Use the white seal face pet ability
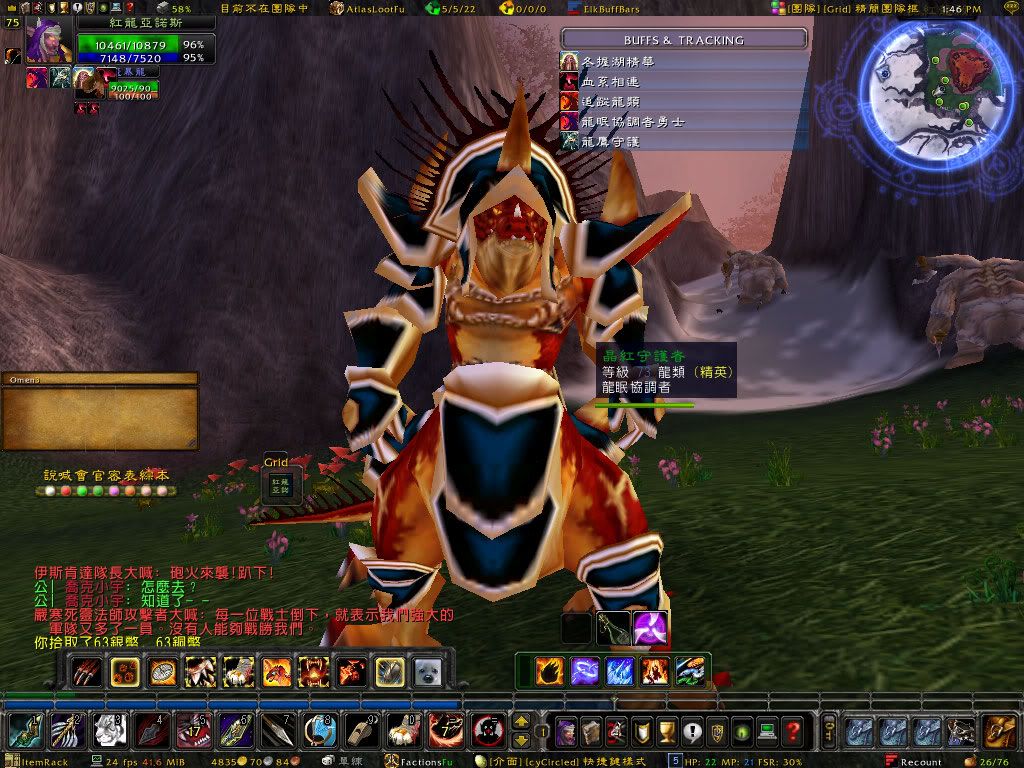Screen dimensions: 1024x768 (x=428, y=671)
